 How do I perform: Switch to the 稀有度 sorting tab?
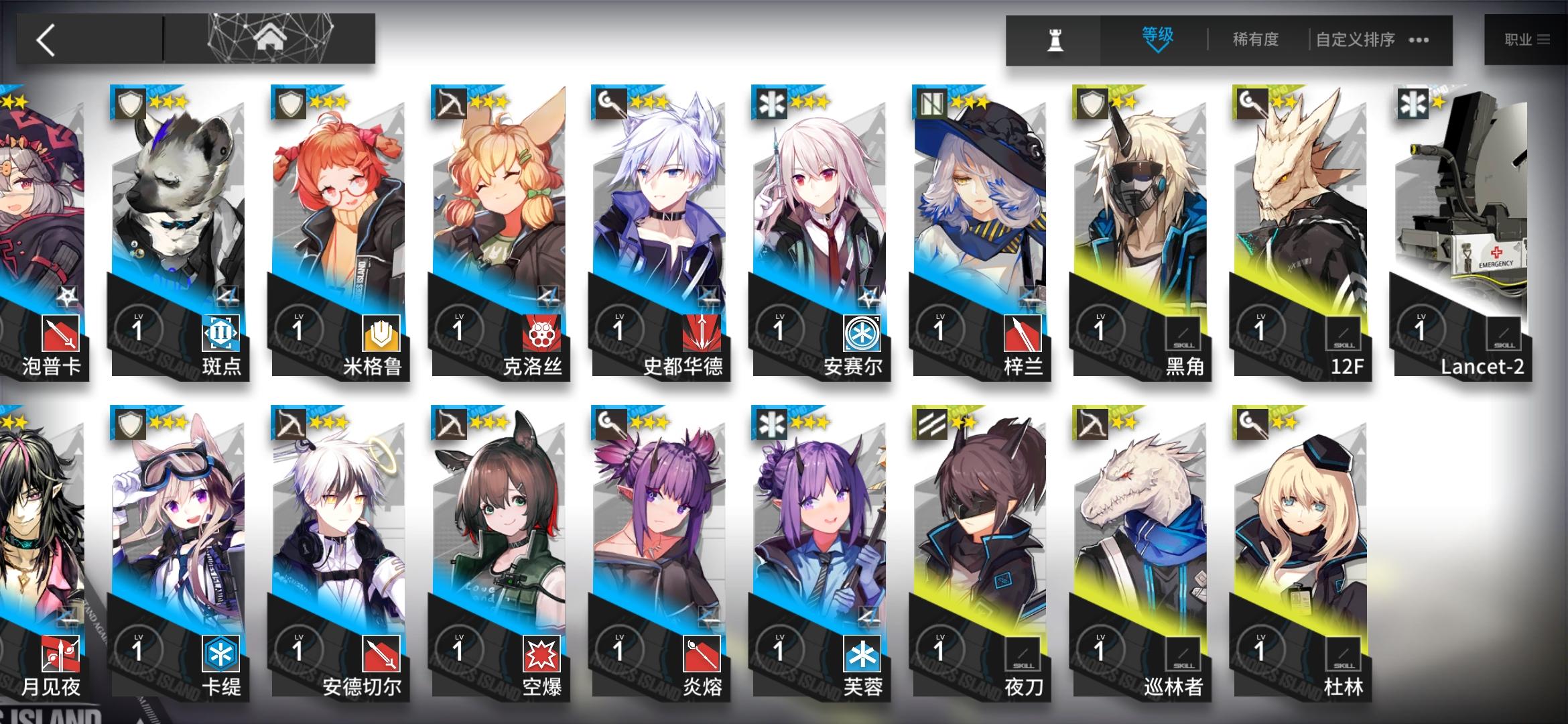(x=1257, y=40)
